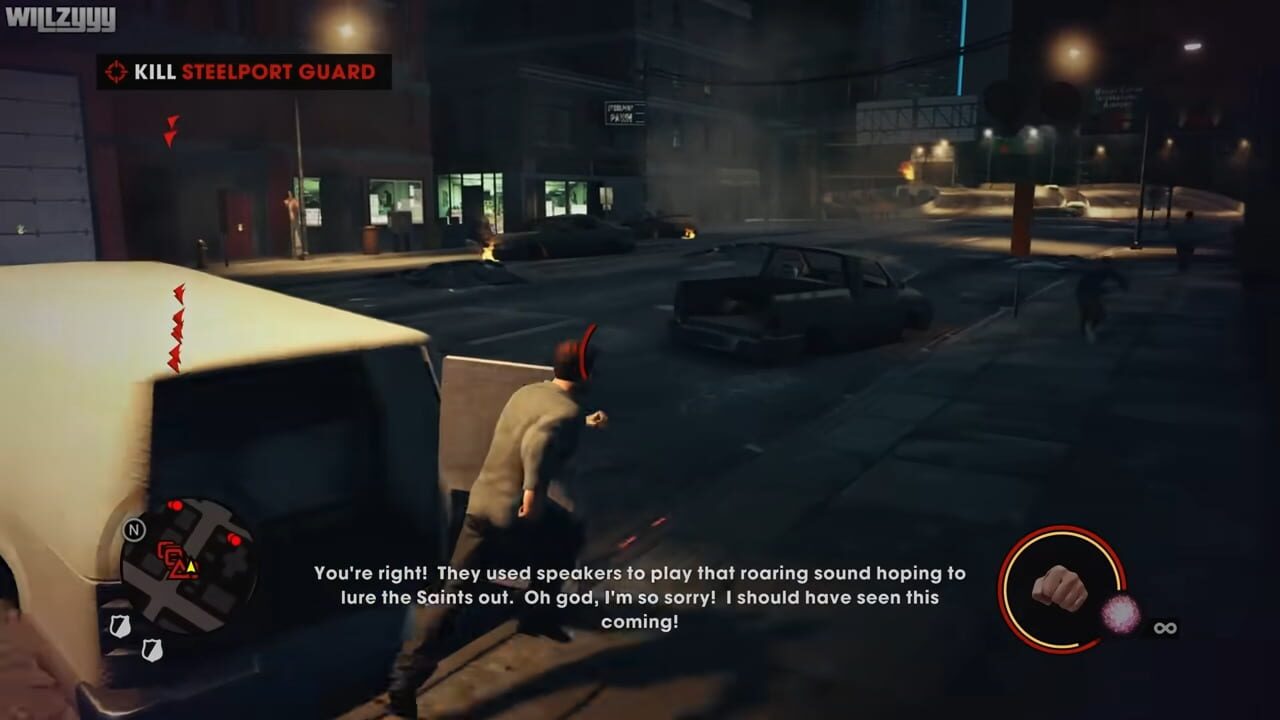Select the yellow player arrow on the minimap
The image size is (1280, 720).
(x=191, y=568)
